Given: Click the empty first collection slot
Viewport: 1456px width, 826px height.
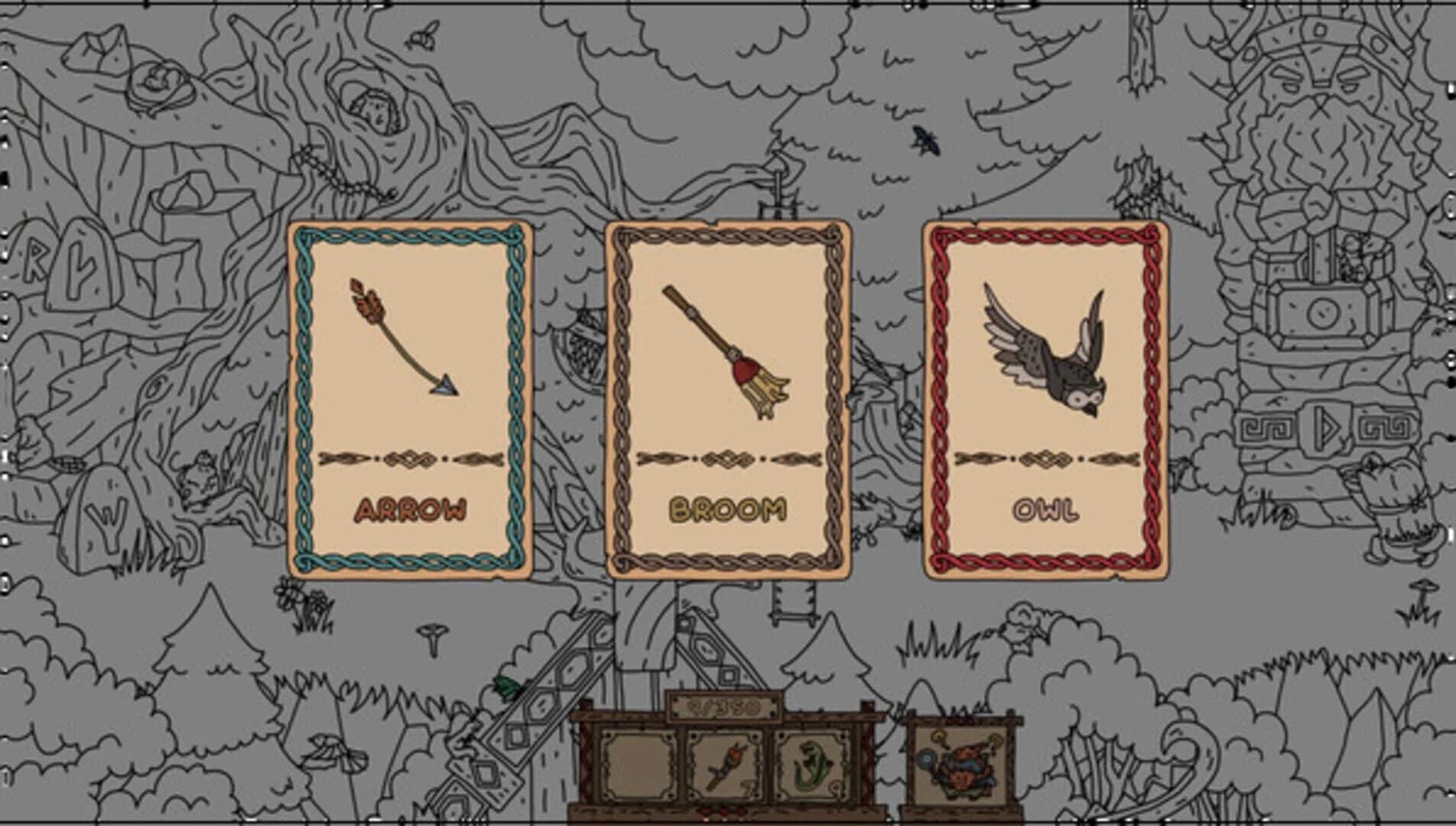Looking at the screenshot, I should (x=638, y=763).
